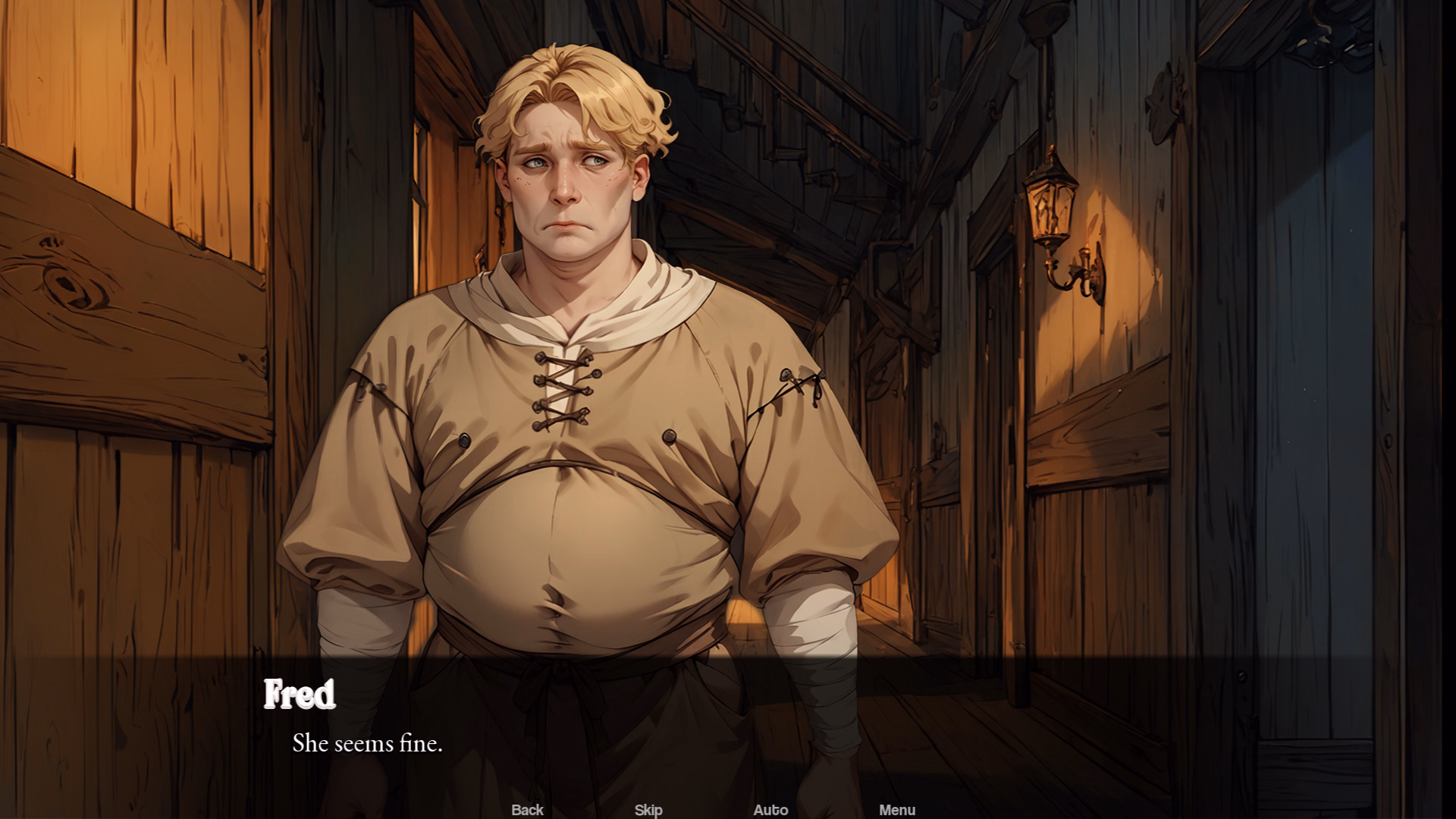This screenshot has height=819, width=1456.
Task: Open the game Menu
Action: [897, 809]
